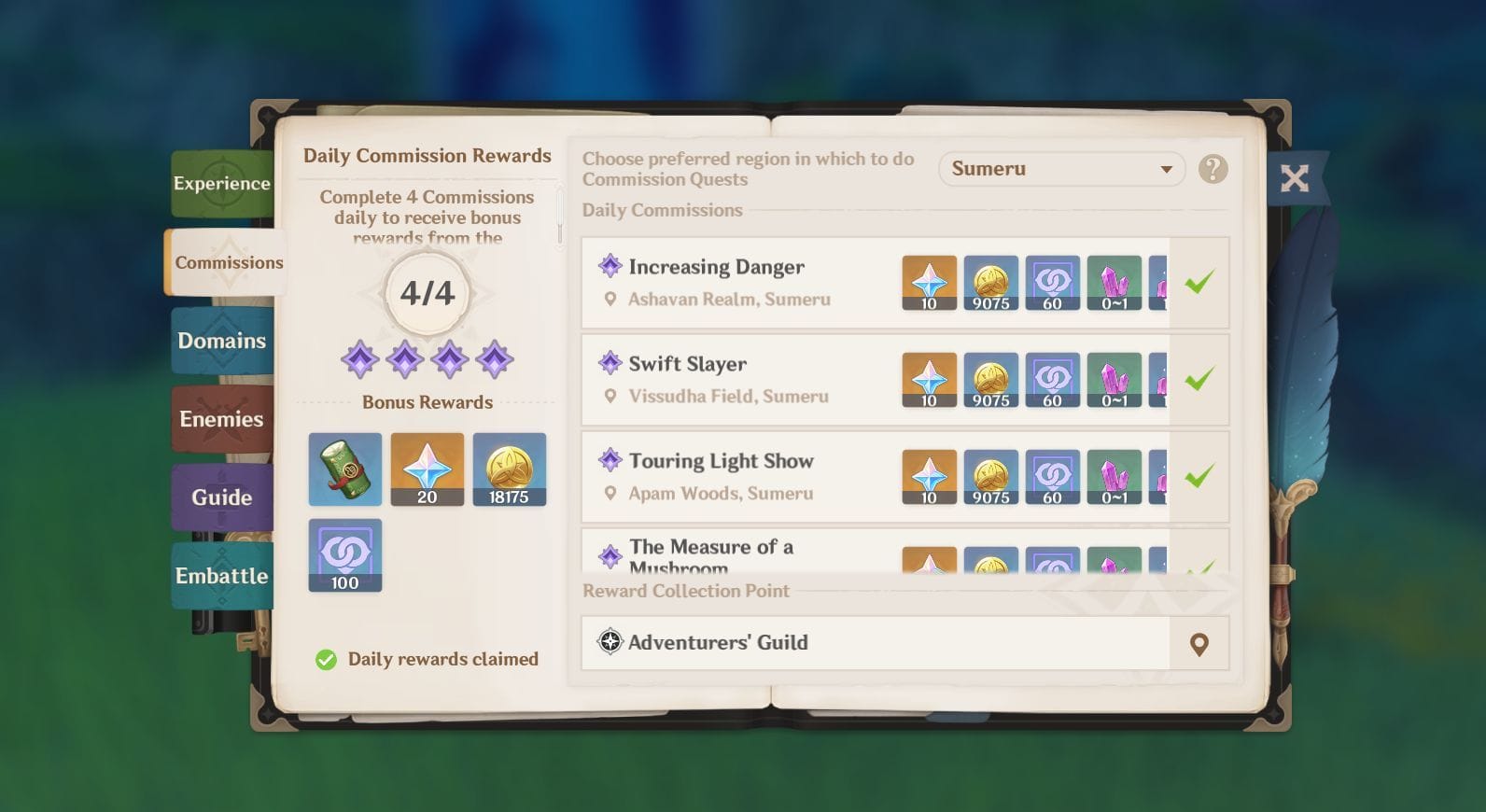Click the second diamond in the four-star progress row
The image size is (1486, 812).
click(x=406, y=361)
